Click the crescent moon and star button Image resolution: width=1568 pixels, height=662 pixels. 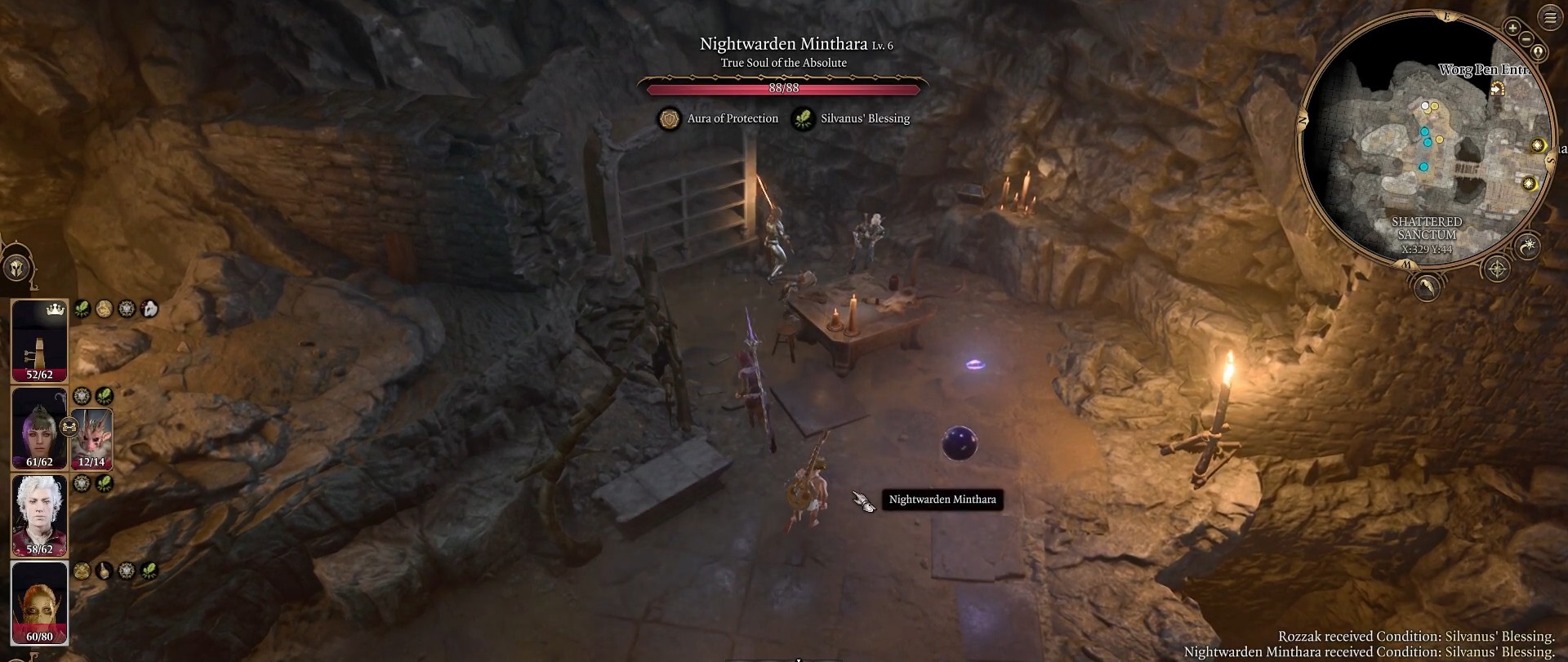pyautogui.click(x=1528, y=245)
